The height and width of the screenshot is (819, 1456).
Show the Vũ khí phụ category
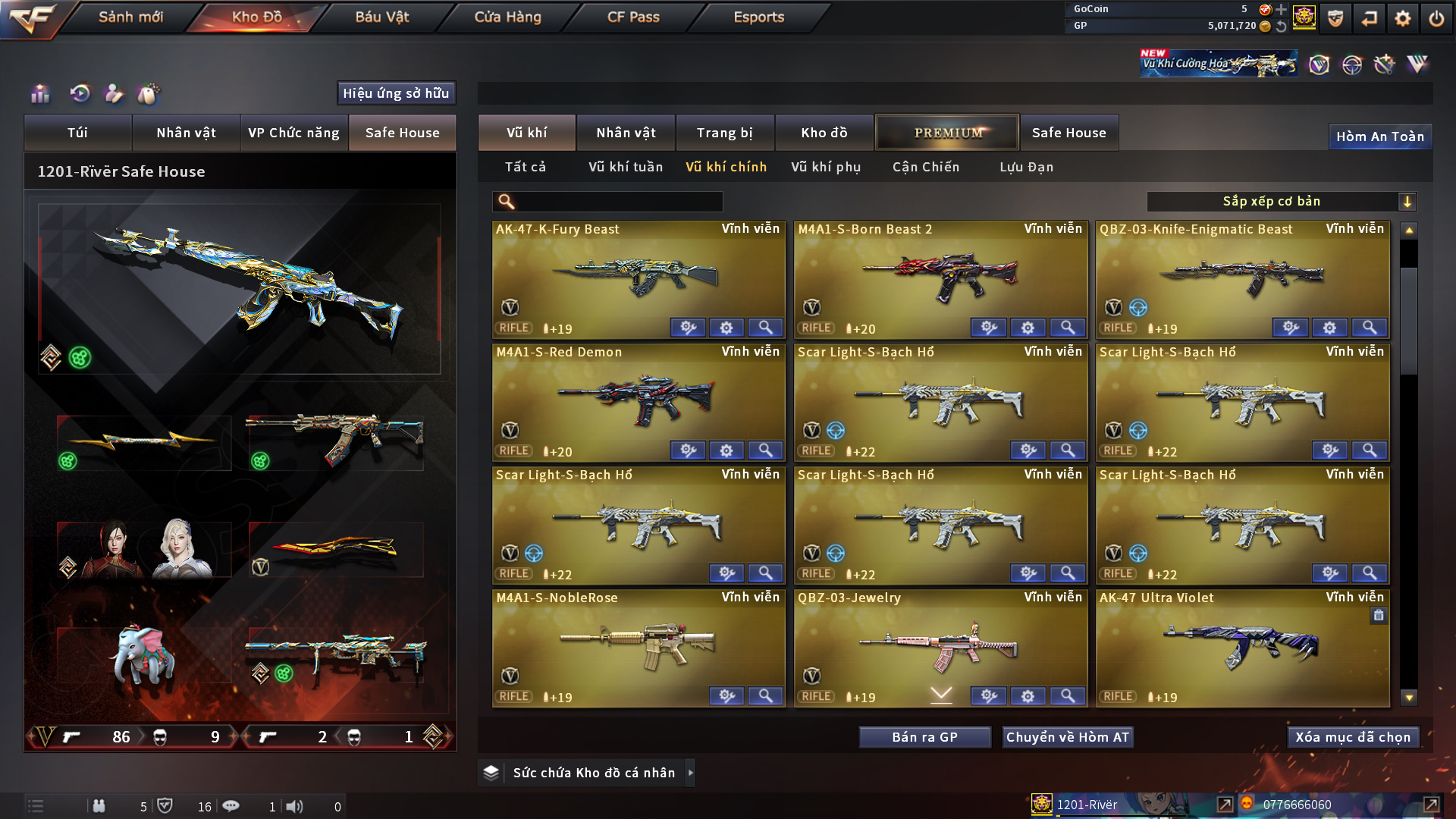point(826,167)
